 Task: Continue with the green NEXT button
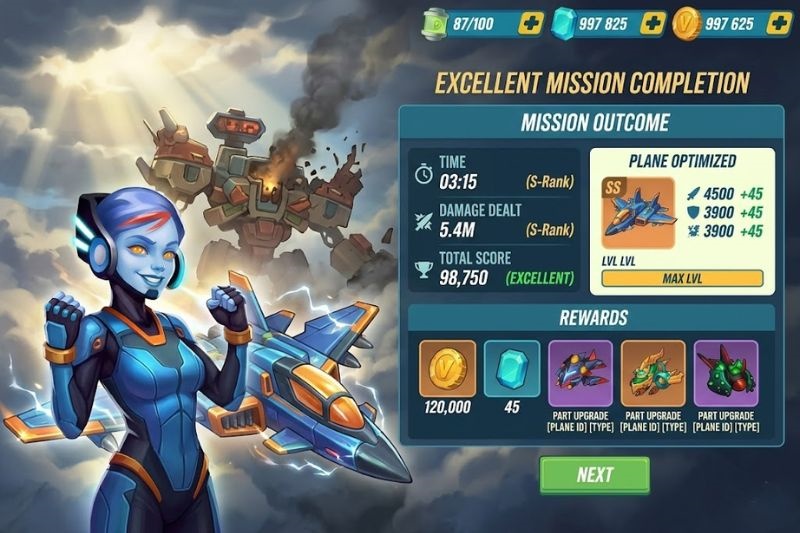pyautogui.click(x=594, y=475)
